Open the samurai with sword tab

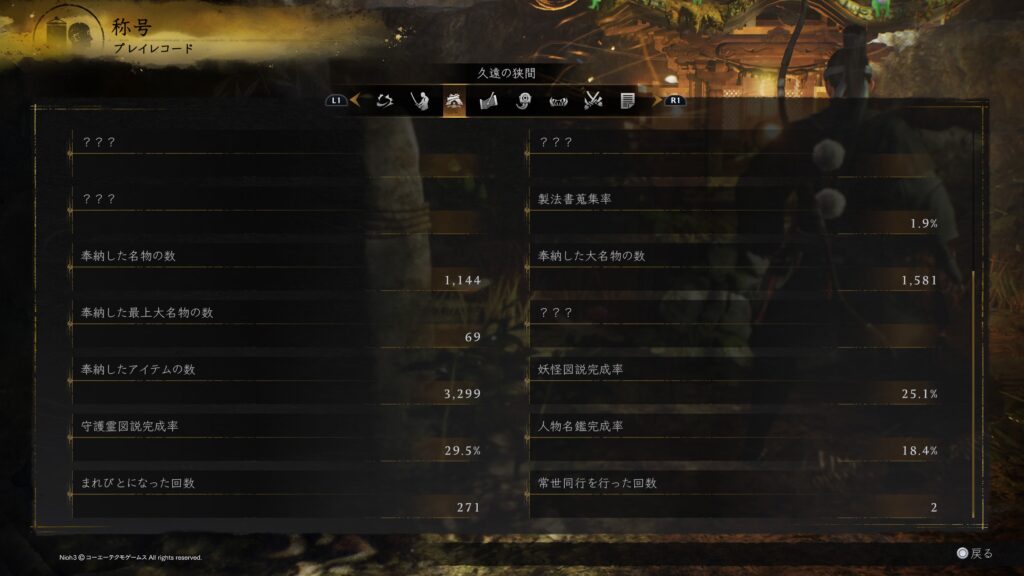click(x=420, y=100)
